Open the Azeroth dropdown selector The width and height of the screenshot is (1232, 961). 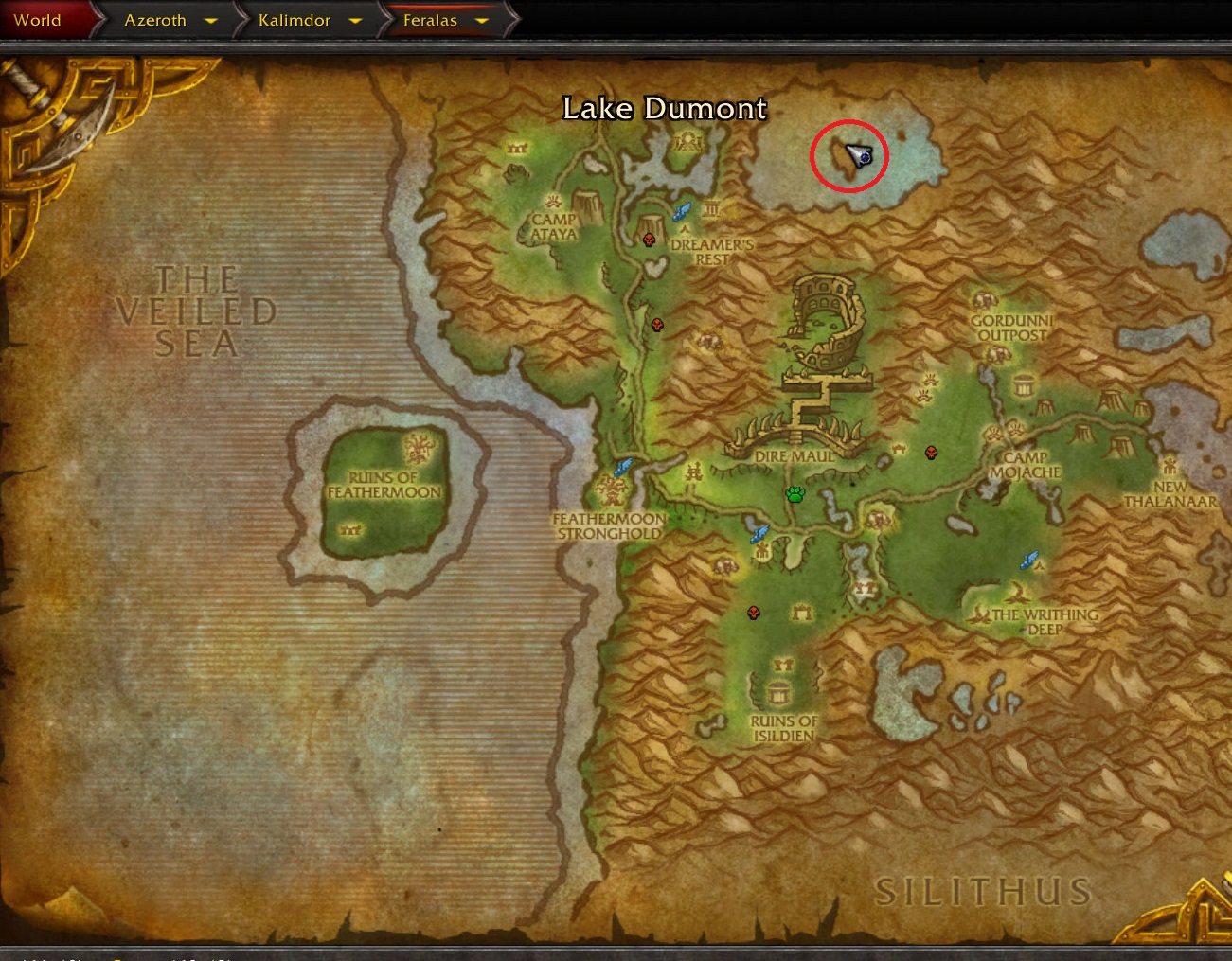pyautogui.click(x=212, y=20)
